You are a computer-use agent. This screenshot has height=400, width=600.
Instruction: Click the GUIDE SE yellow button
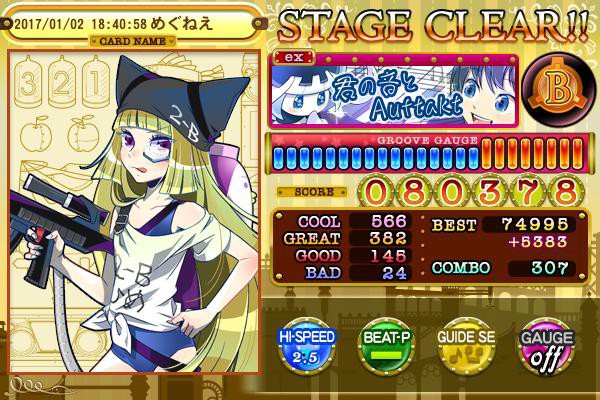(464, 345)
